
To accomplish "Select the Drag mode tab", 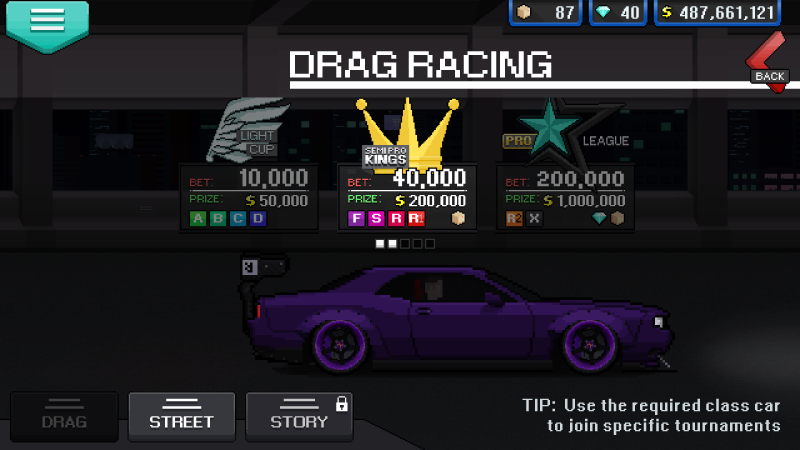I will pos(64,417).
